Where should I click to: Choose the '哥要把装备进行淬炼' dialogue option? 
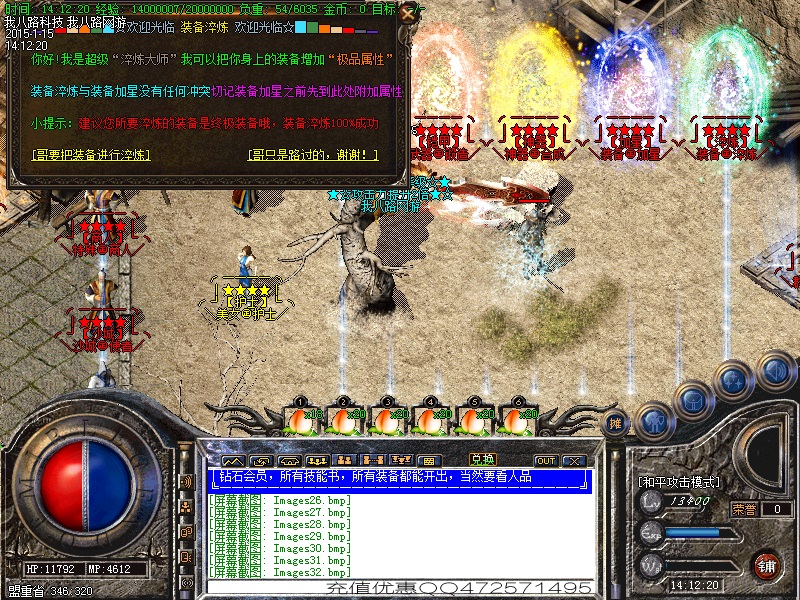90,155
